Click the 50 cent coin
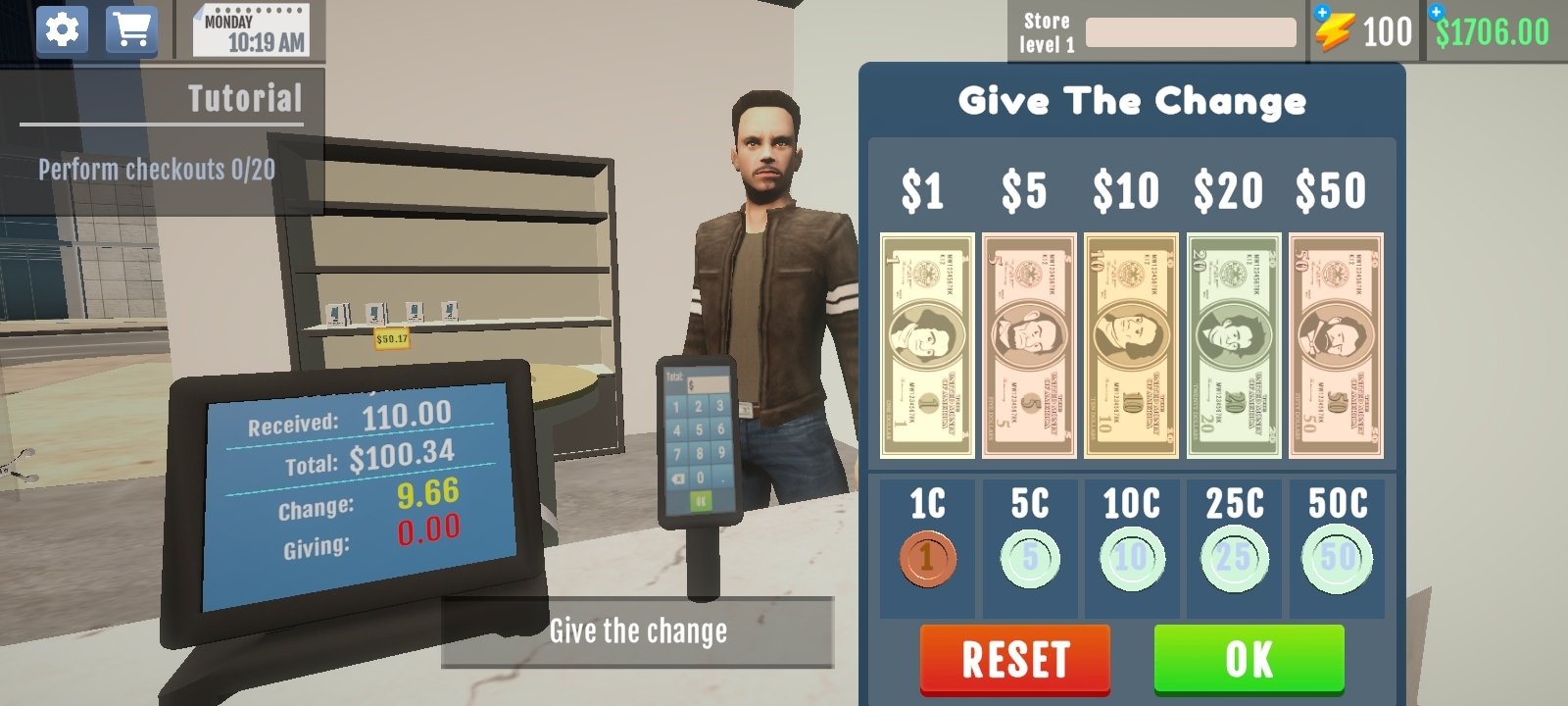 [x=1338, y=556]
